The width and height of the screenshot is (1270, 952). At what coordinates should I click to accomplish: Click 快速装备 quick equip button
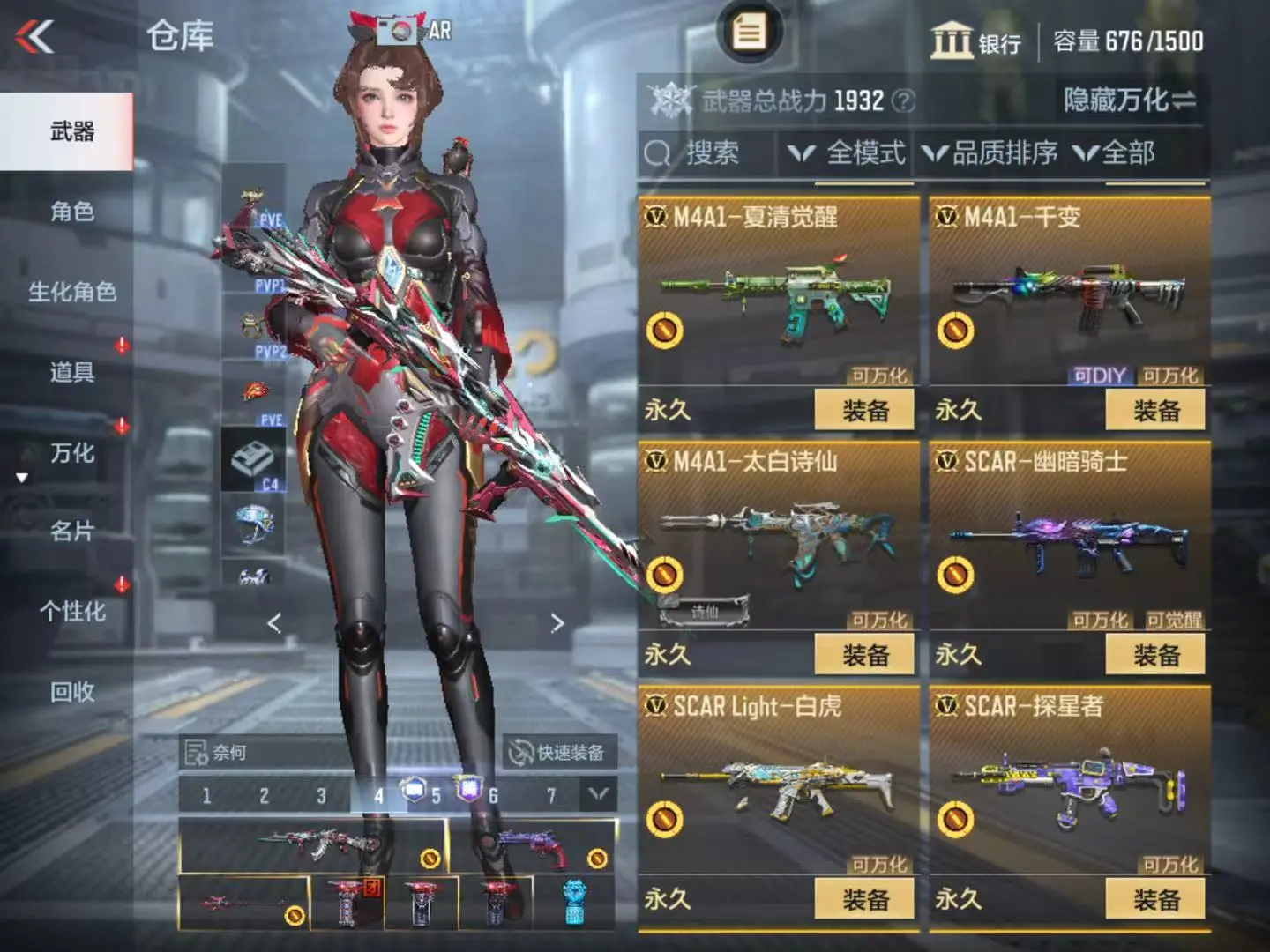[x=559, y=753]
